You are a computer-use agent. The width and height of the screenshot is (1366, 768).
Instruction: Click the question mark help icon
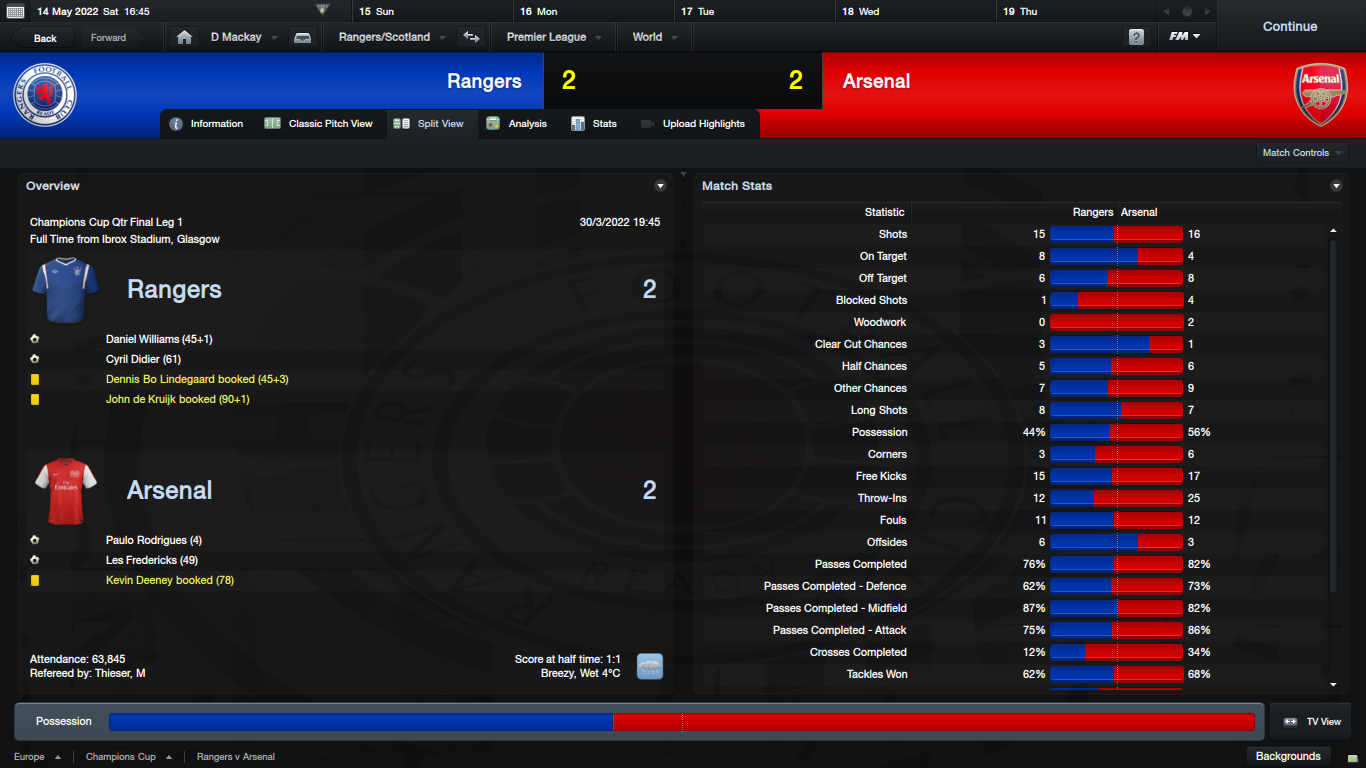click(x=1136, y=38)
